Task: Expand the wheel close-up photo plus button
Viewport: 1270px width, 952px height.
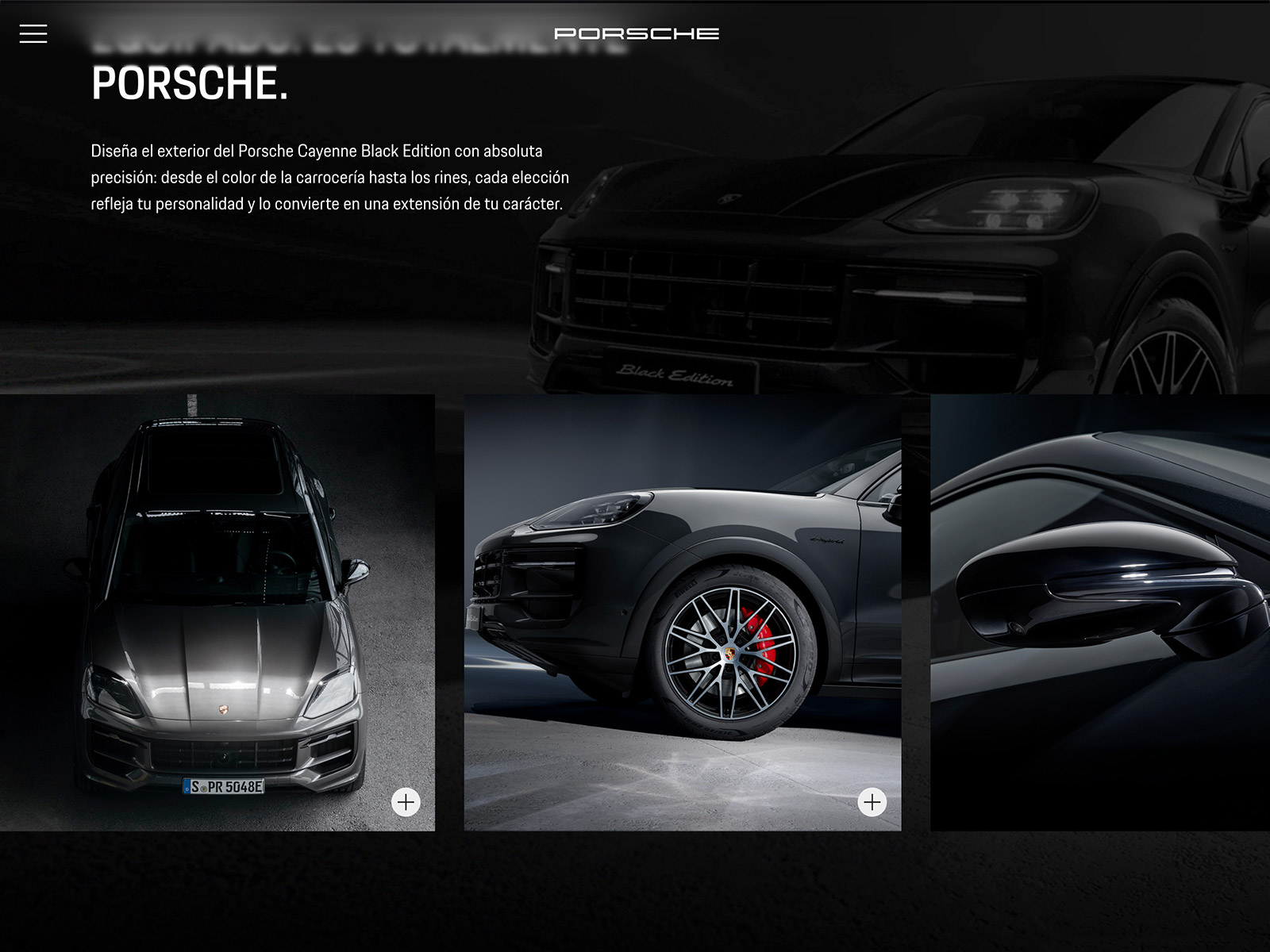Action: (x=872, y=802)
